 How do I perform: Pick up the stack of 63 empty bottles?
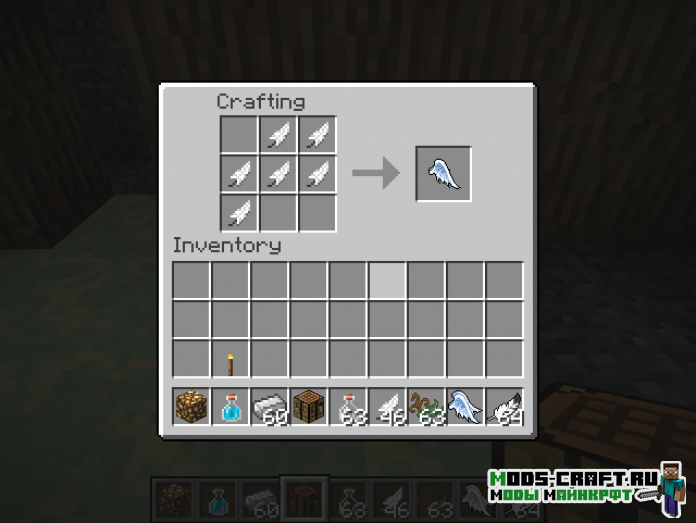click(x=347, y=408)
